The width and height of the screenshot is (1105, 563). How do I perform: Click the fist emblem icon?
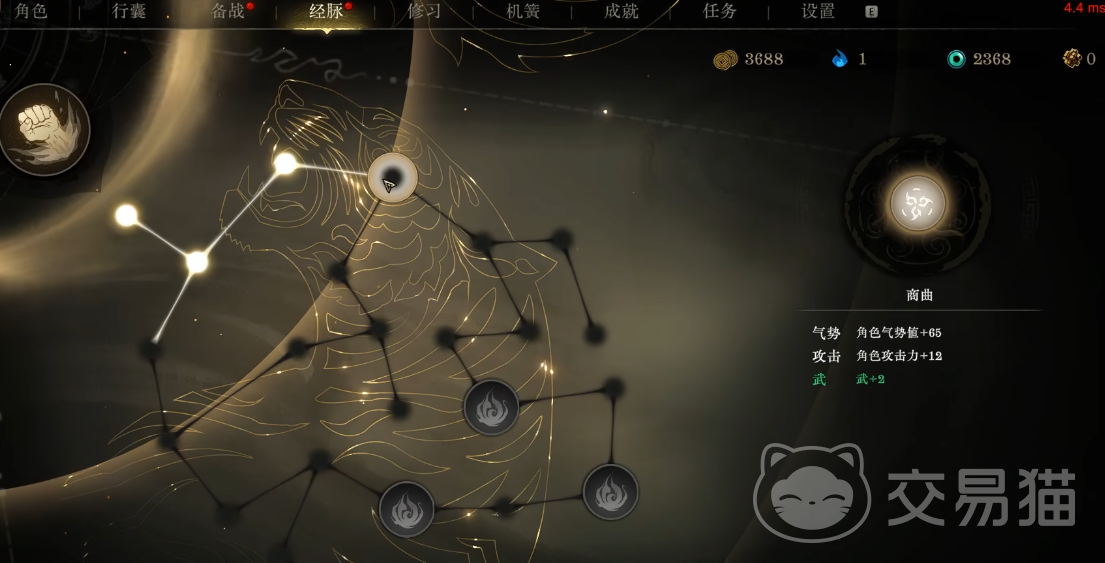tap(44, 130)
